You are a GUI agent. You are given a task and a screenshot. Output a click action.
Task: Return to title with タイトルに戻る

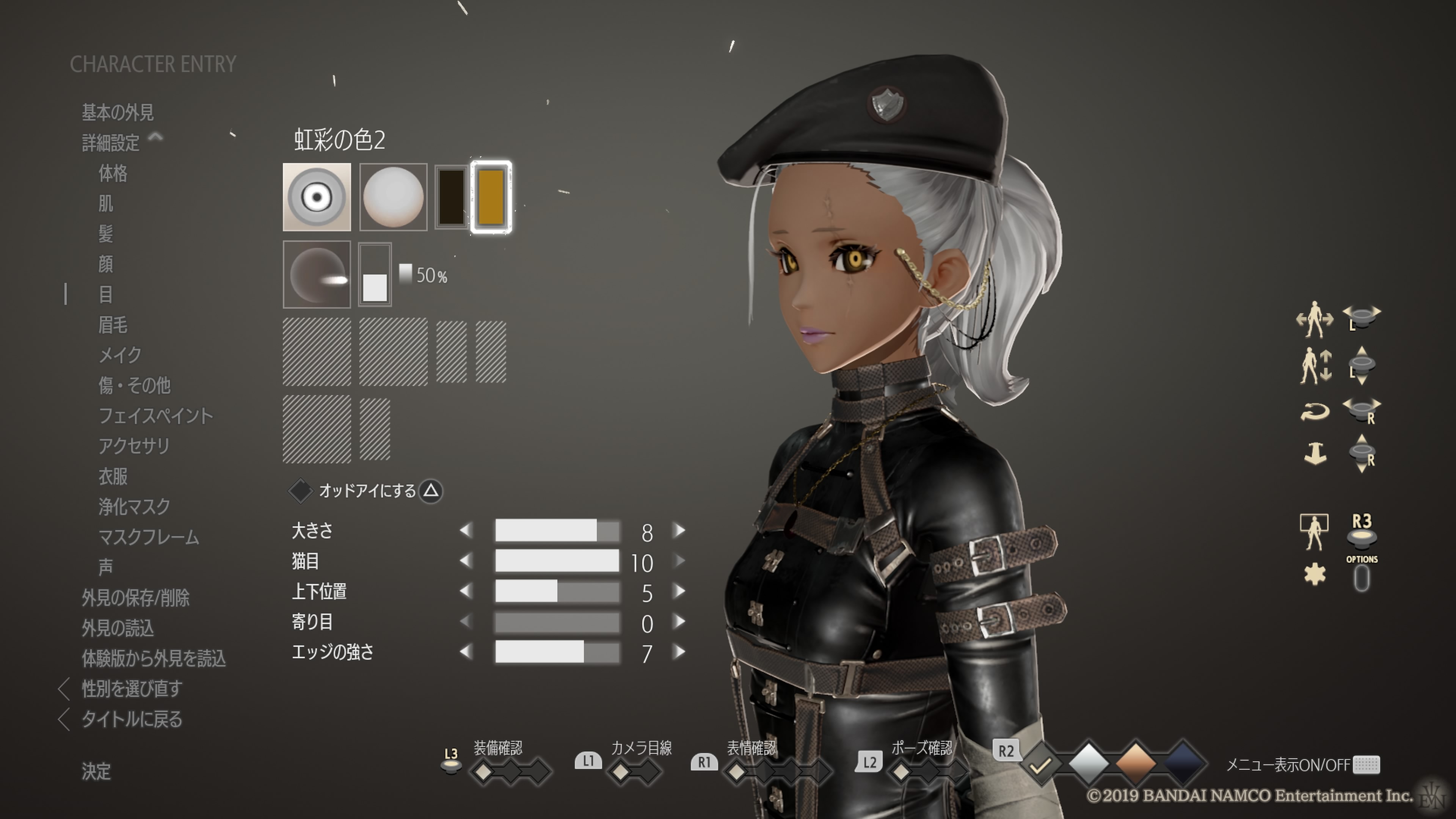[x=132, y=719]
